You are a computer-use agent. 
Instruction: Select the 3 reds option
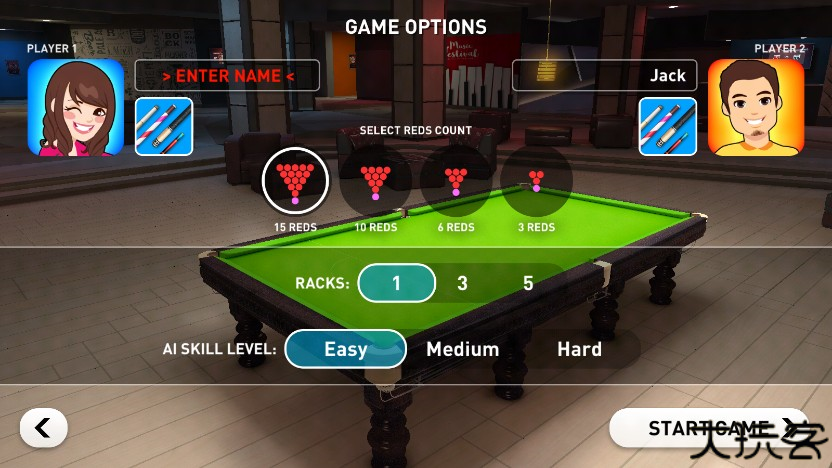[537, 182]
